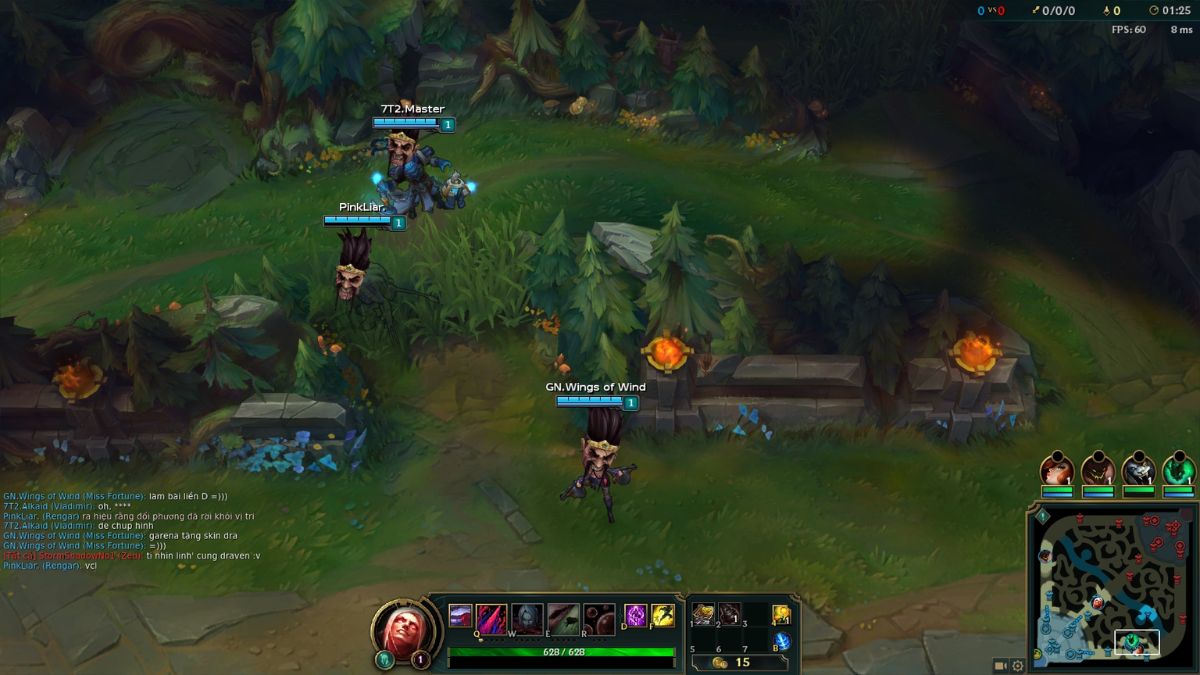
Task: Select the item in inventory slot 1
Action: (703, 612)
